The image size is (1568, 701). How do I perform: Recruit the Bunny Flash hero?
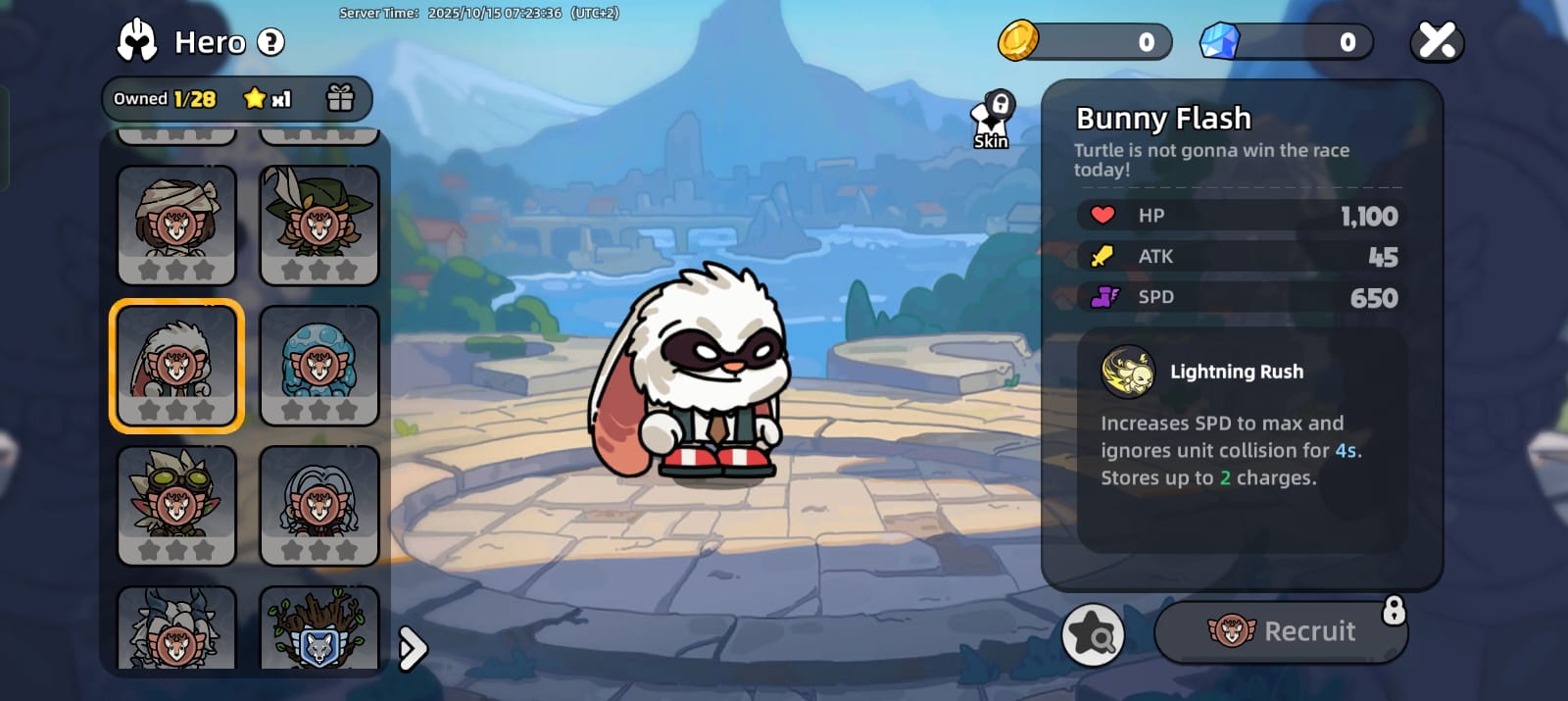pyautogui.click(x=1281, y=631)
